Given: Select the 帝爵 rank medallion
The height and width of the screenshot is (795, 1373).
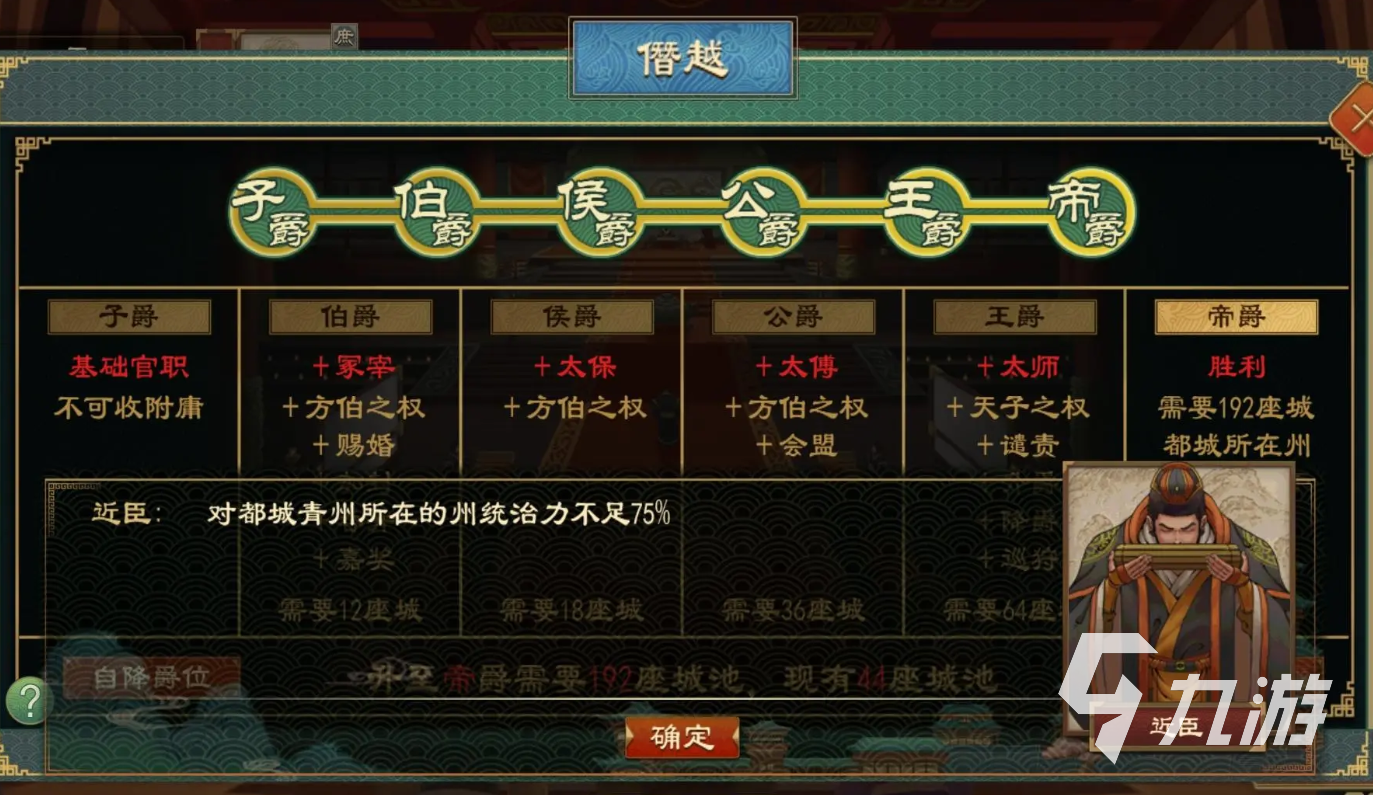Looking at the screenshot, I should click(x=1090, y=212).
